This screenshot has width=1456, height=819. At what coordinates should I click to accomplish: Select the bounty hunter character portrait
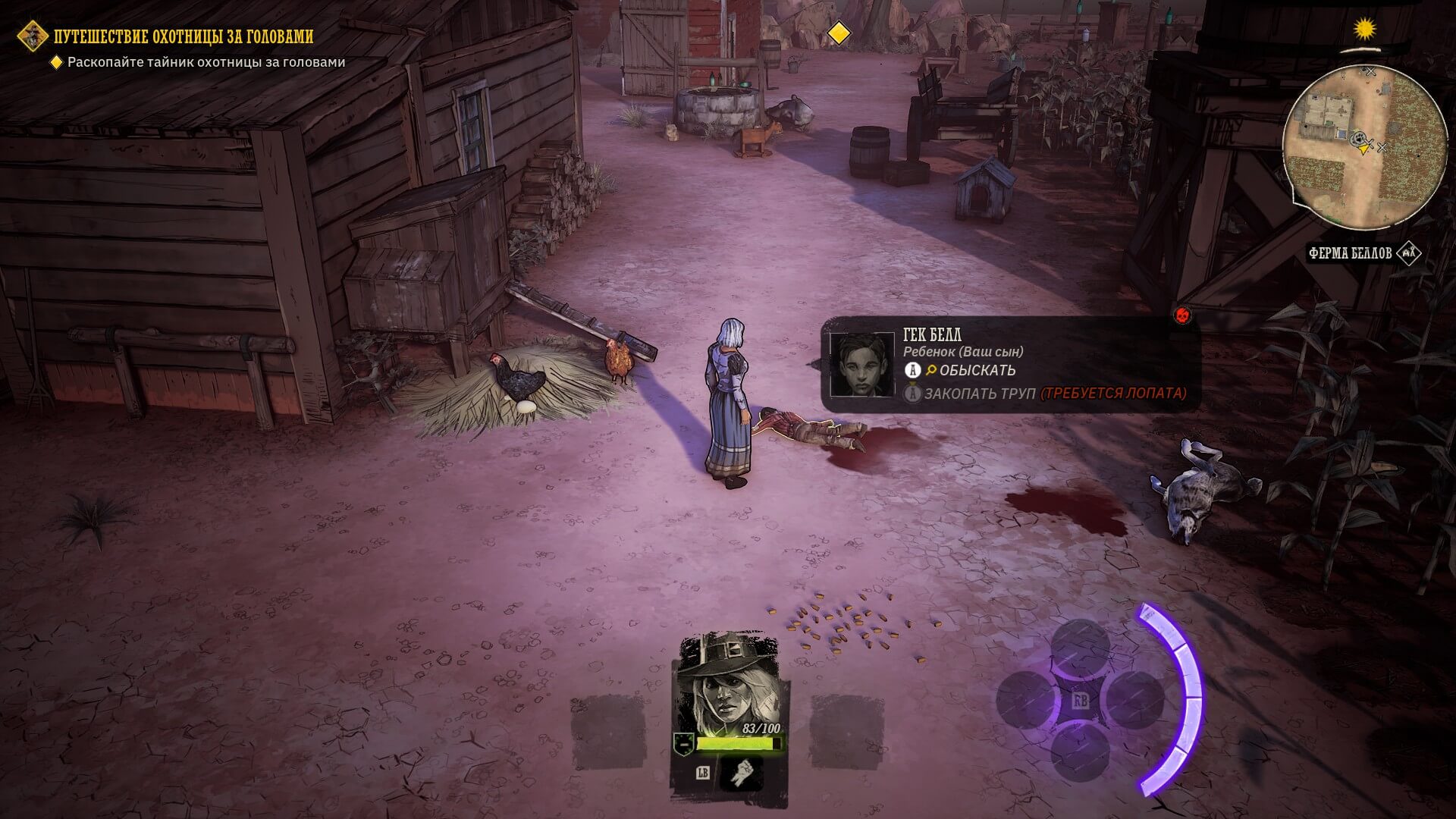[727, 681]
